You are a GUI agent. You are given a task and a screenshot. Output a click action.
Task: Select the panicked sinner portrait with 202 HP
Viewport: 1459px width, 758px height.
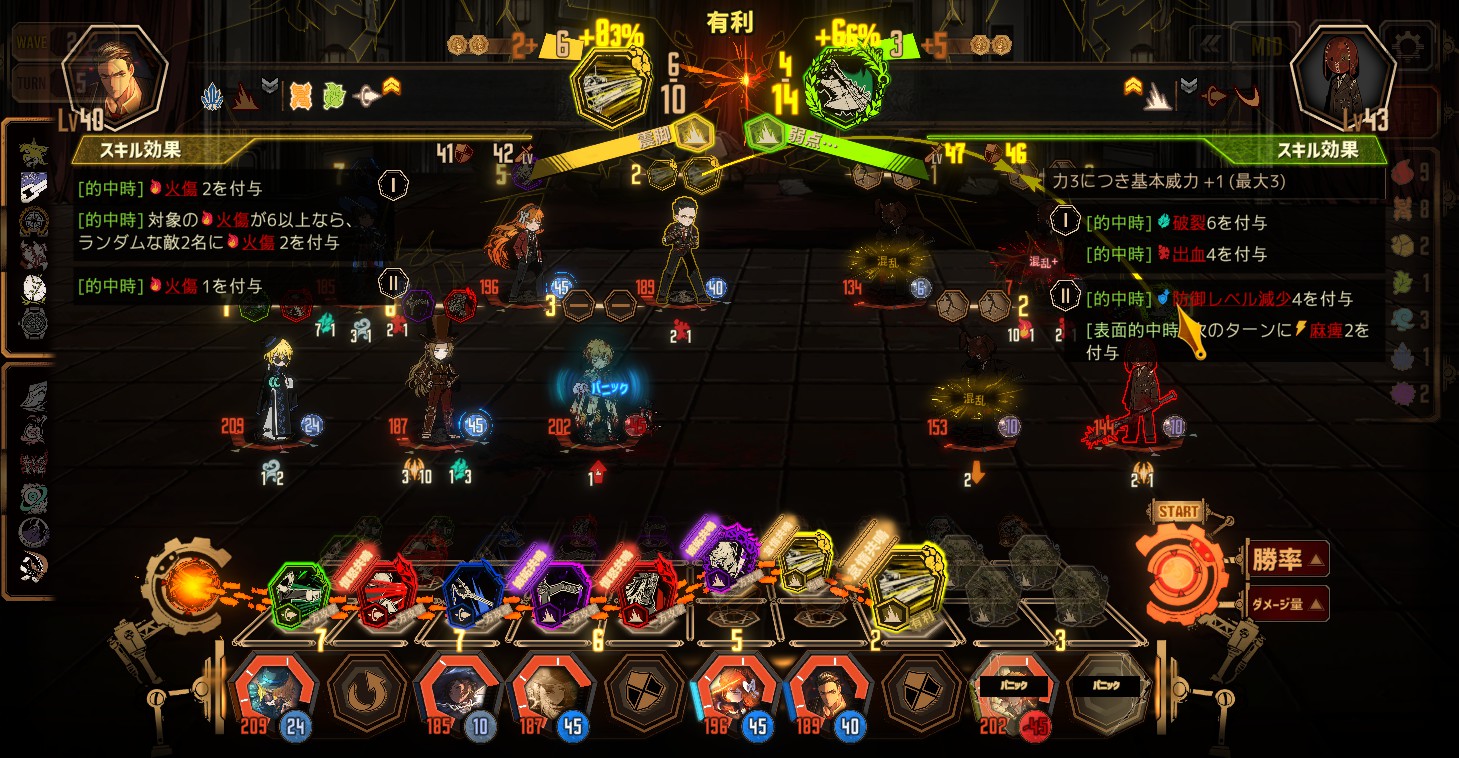1013,689
